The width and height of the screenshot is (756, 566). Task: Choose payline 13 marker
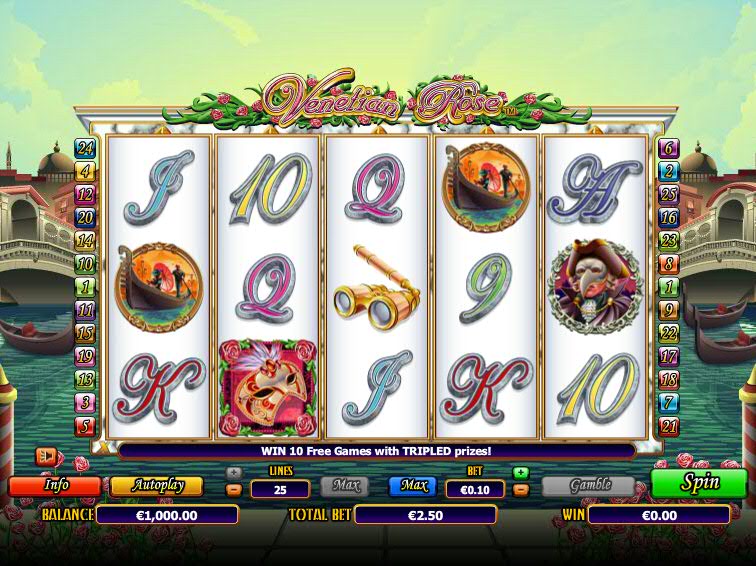pos(86,380)
